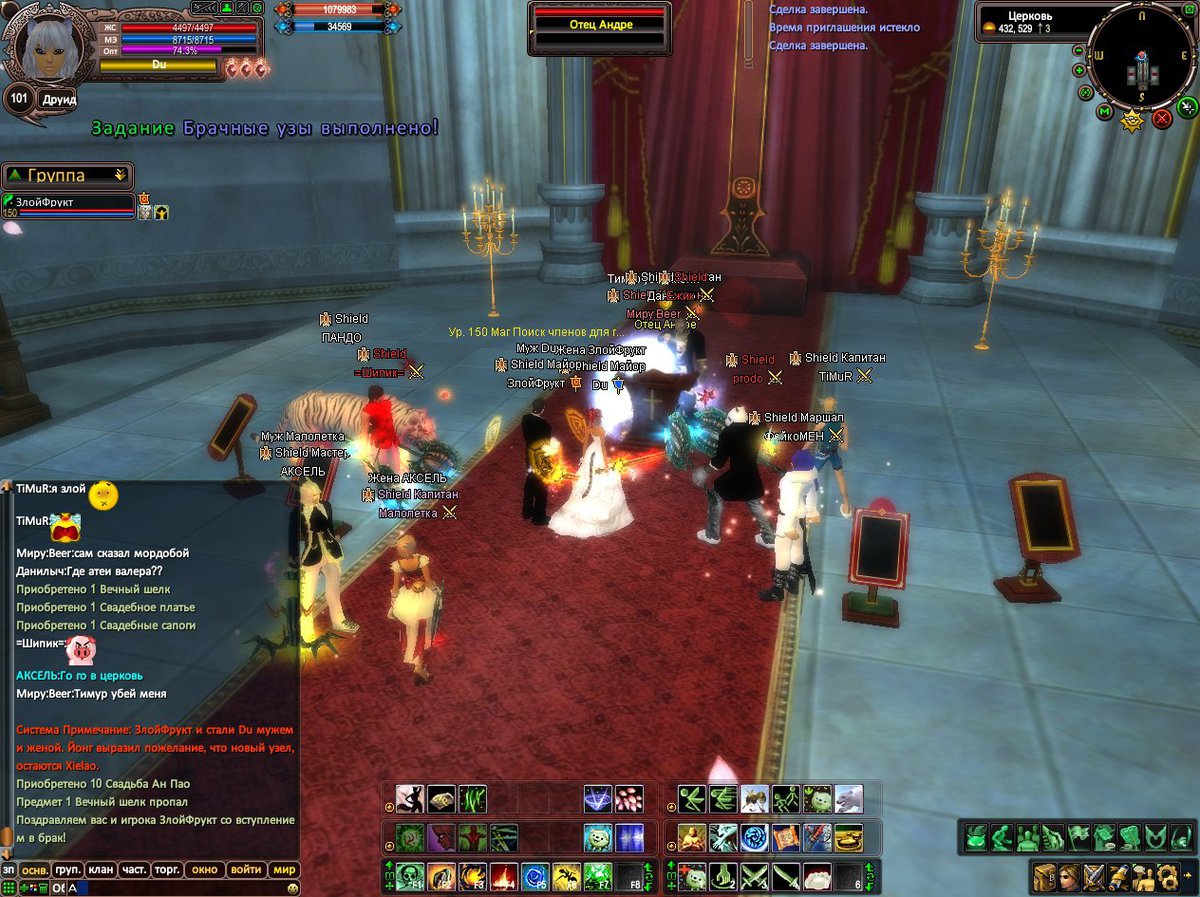
Task: Click the red crossed-swords button below minimap
Action: pyautogui.click(x=1162, y=118)
